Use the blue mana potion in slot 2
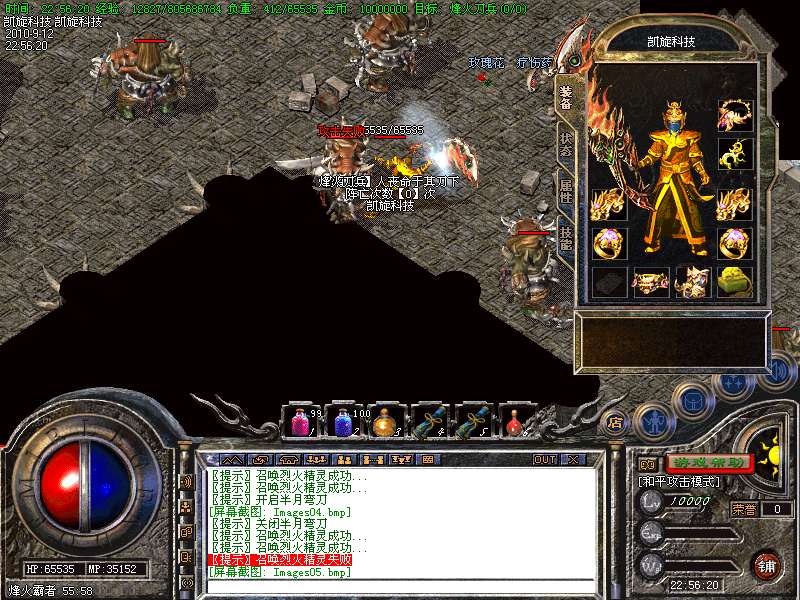The width and height of the screenshot is (800, 600). (343, 422)
